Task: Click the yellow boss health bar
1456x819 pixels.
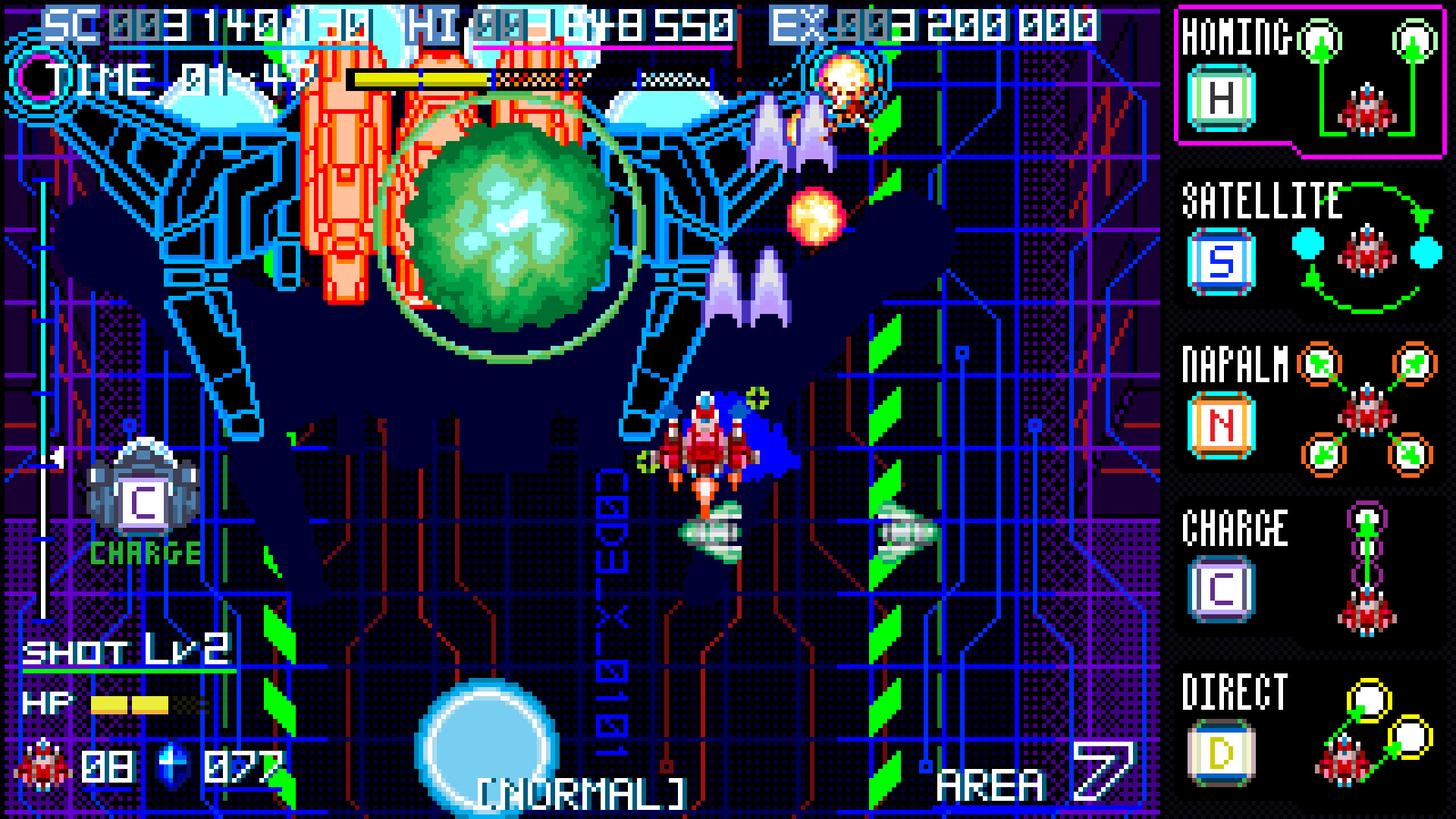Action: (x=417, y=78)
